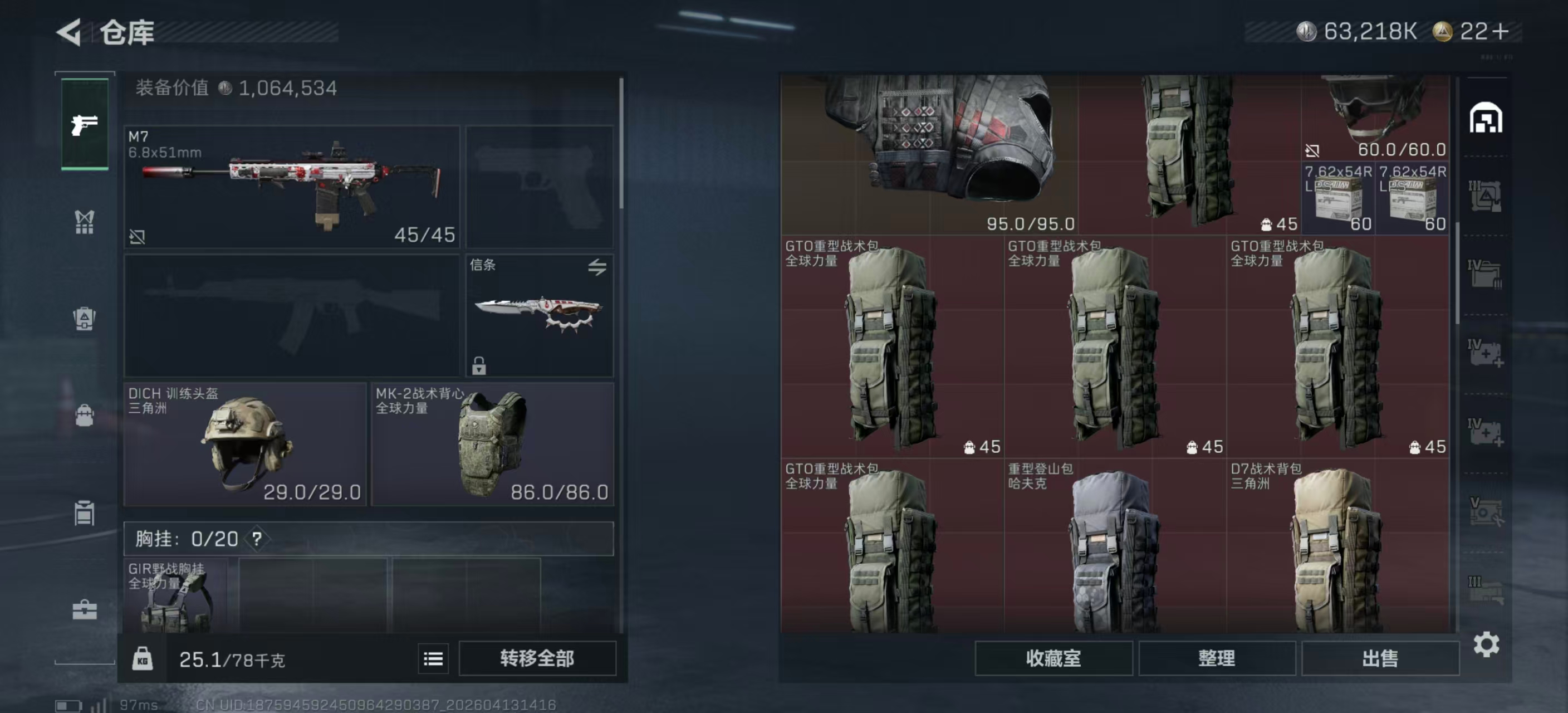
Task: Add gold currency with the plus button
Action: click(1501, 32)
